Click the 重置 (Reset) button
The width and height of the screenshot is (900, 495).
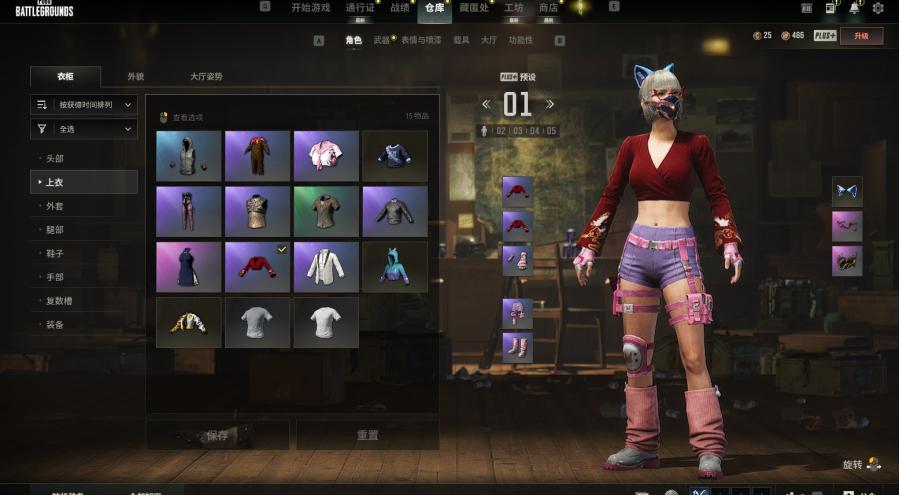point(367,435)
